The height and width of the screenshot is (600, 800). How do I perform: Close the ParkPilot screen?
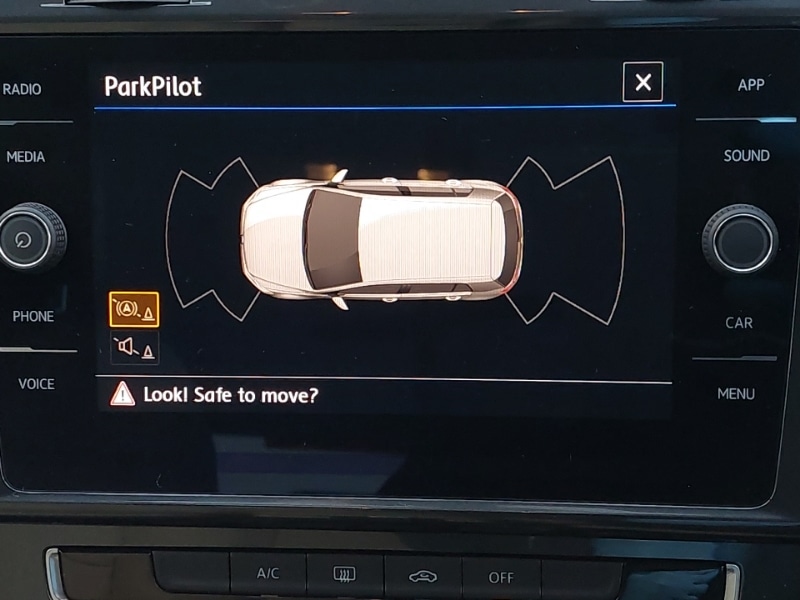pyautogui.click(x=642, y=82)
